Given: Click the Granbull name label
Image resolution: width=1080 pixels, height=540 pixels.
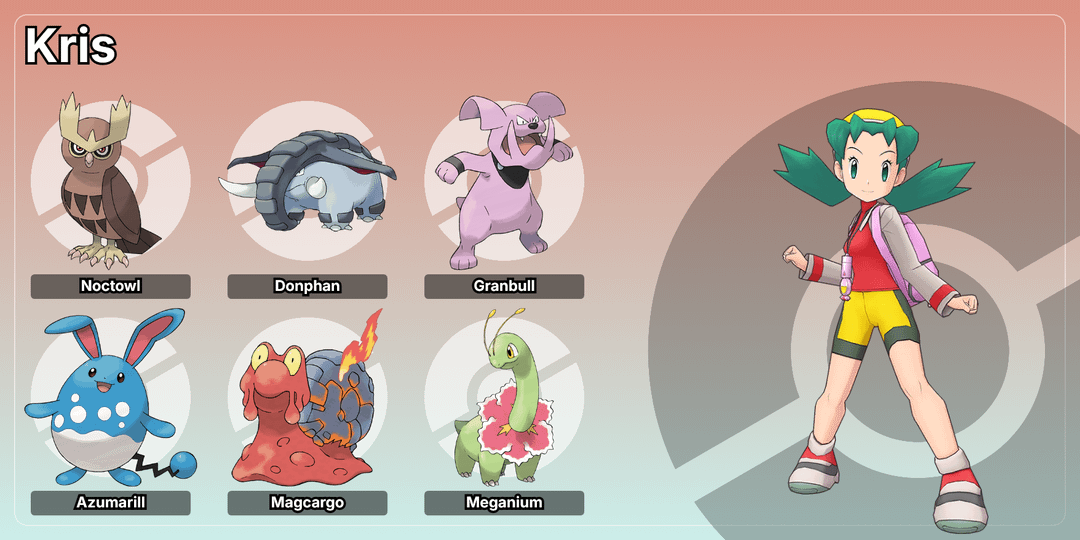Looking at the screenshot, I should pyautogui.click(x=504, y=286).
